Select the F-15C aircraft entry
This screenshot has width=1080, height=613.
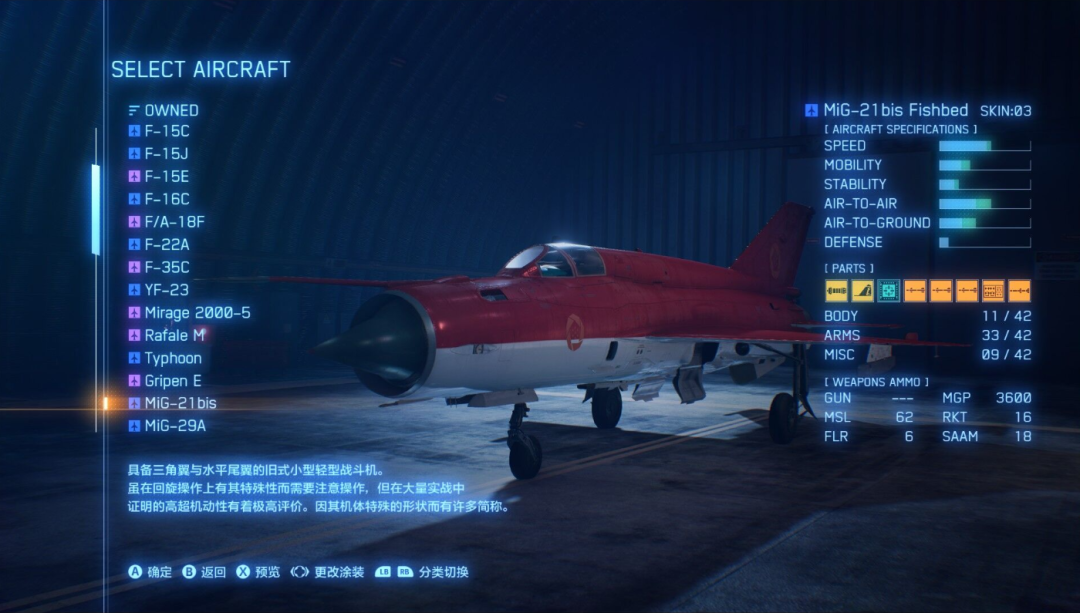[x=166, y=131]
